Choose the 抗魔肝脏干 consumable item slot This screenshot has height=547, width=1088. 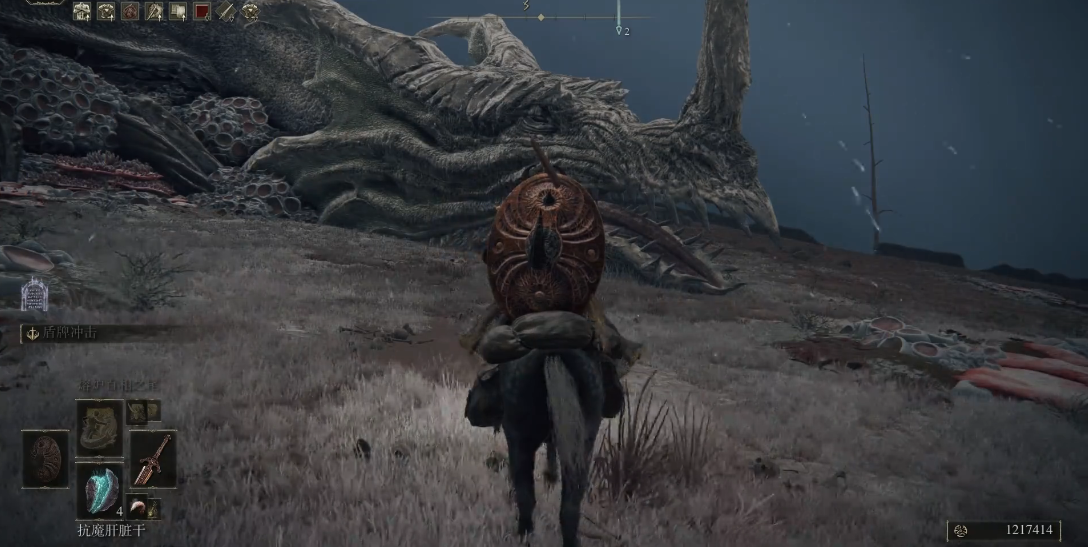100,490
